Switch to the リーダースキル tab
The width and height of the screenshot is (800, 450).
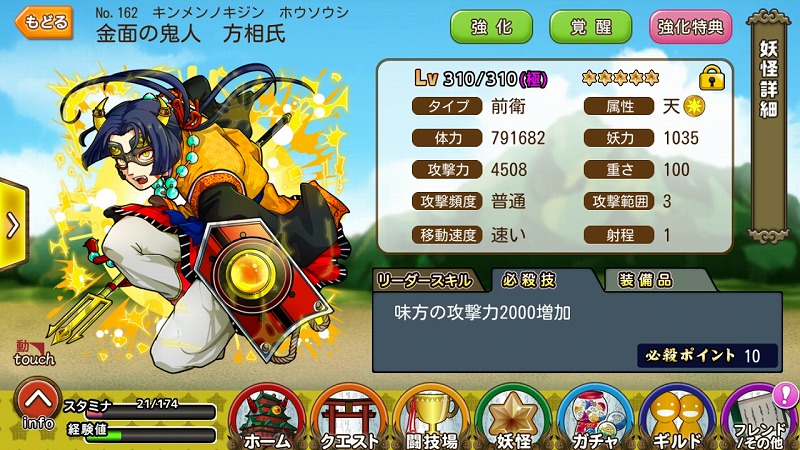coord(425,279)
